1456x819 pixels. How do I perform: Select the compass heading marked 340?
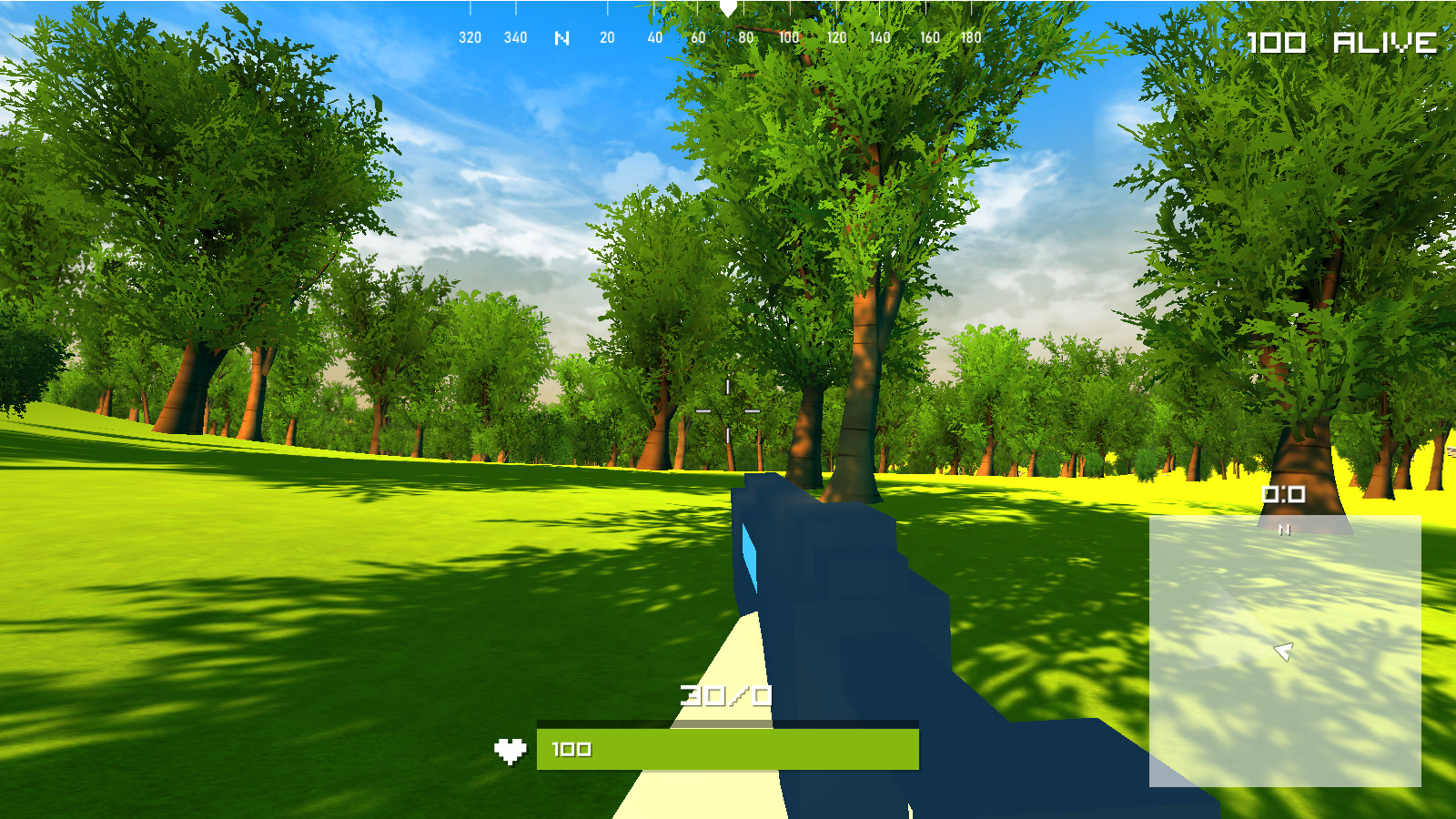[x=515, y=38]
